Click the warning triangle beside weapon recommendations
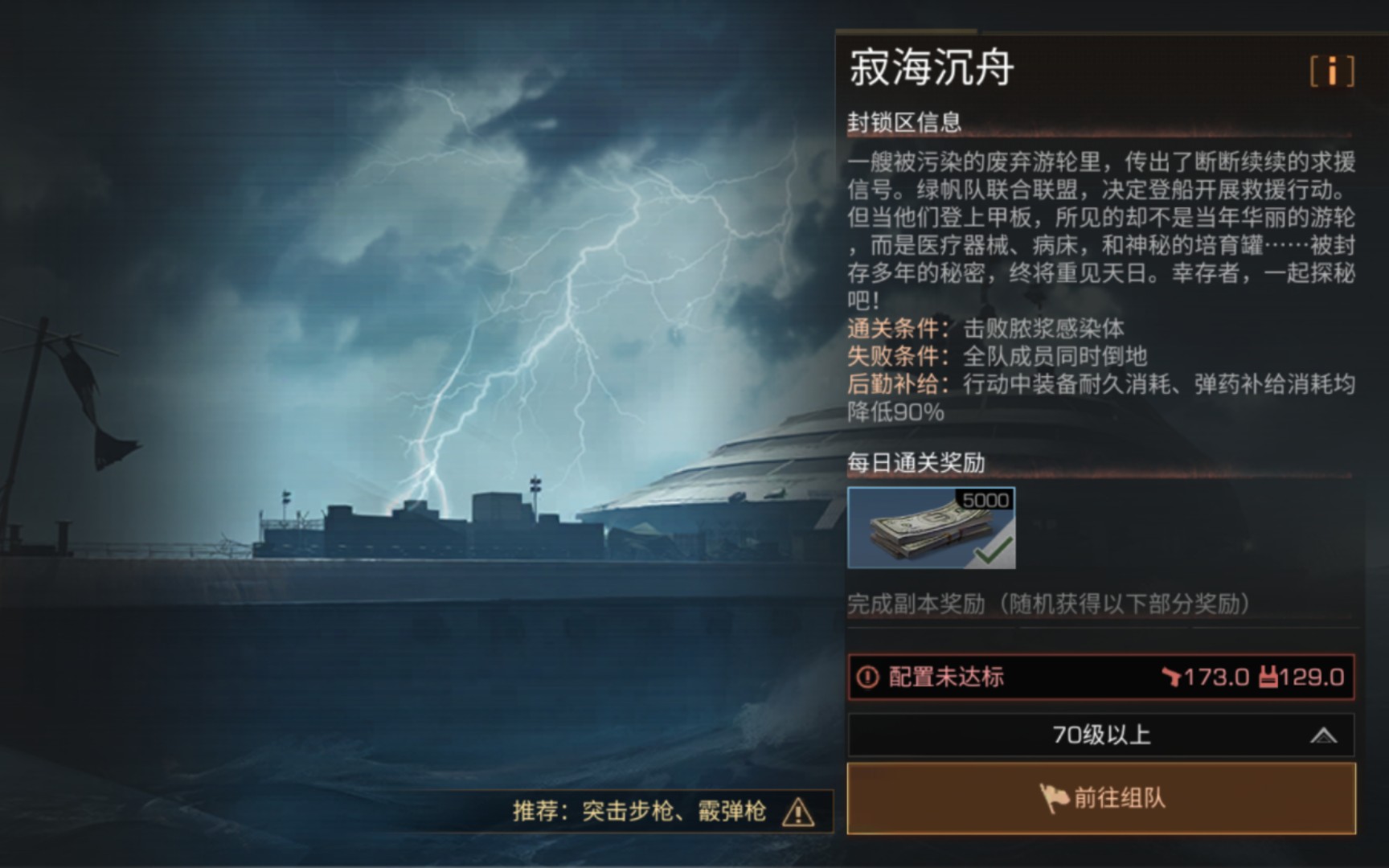1389x868 pixels. click(797, 813)
